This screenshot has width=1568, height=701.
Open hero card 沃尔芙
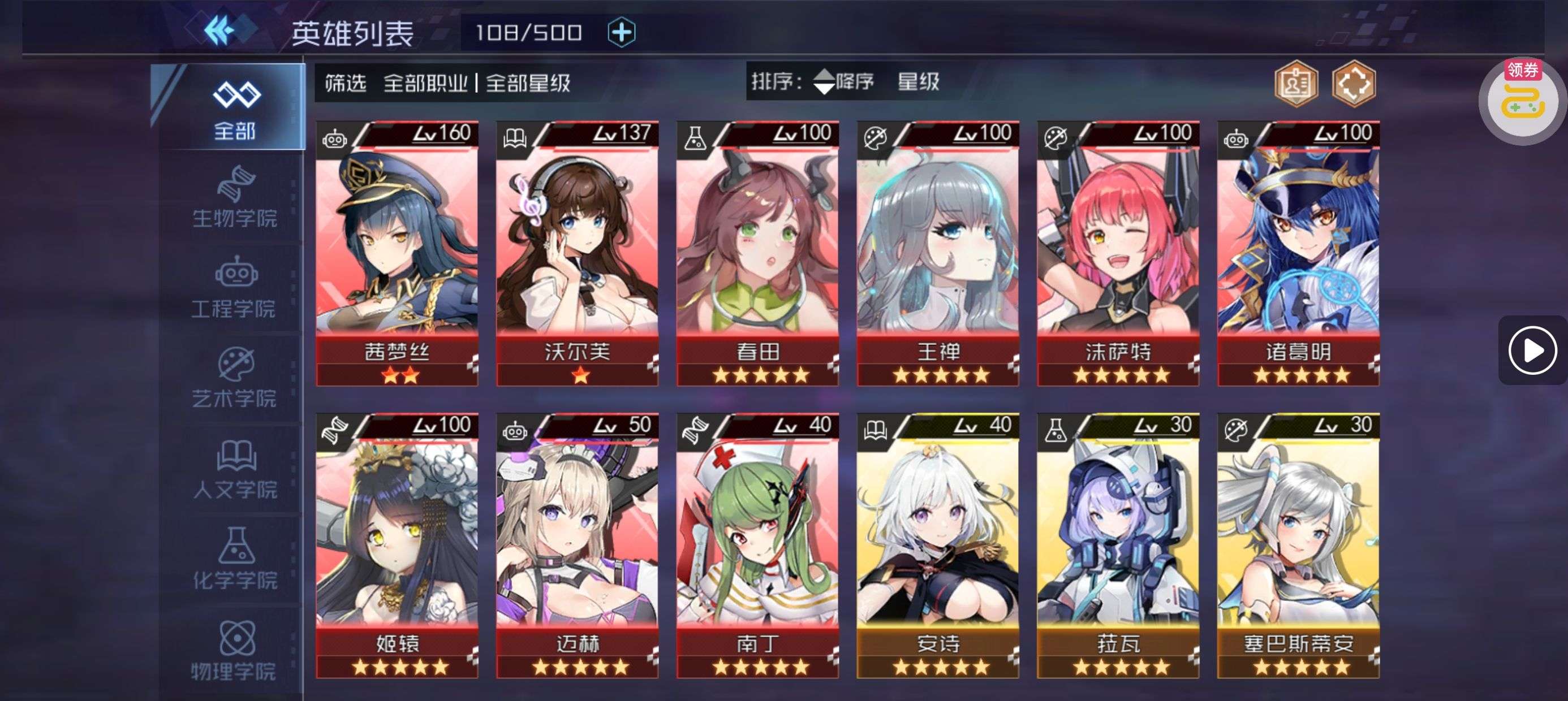point(577,253)
